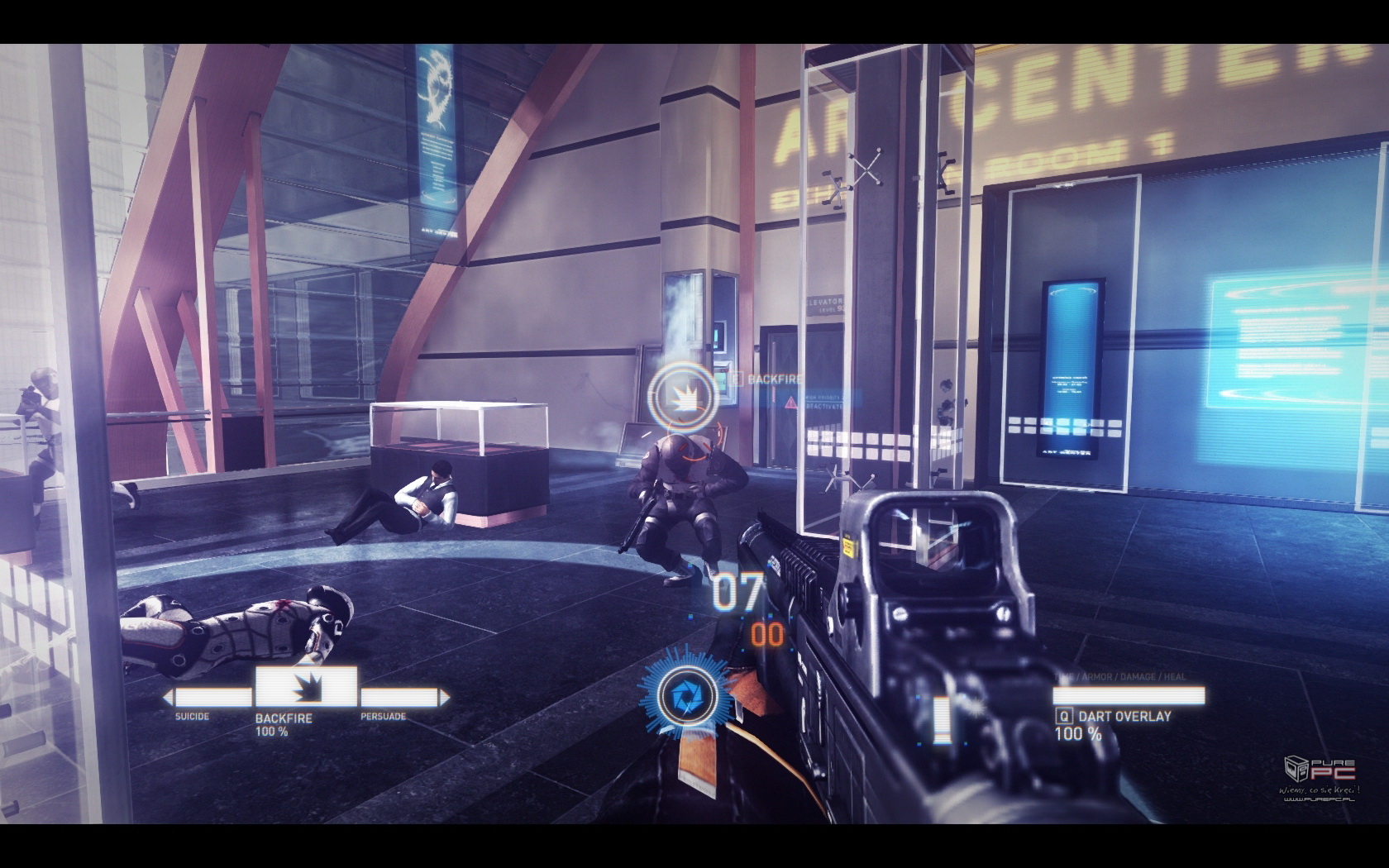Screen dimensions: 1389x868
Task: Select the Backfire breach ability box
Action: pyautogui.click(x=306, y=688)
